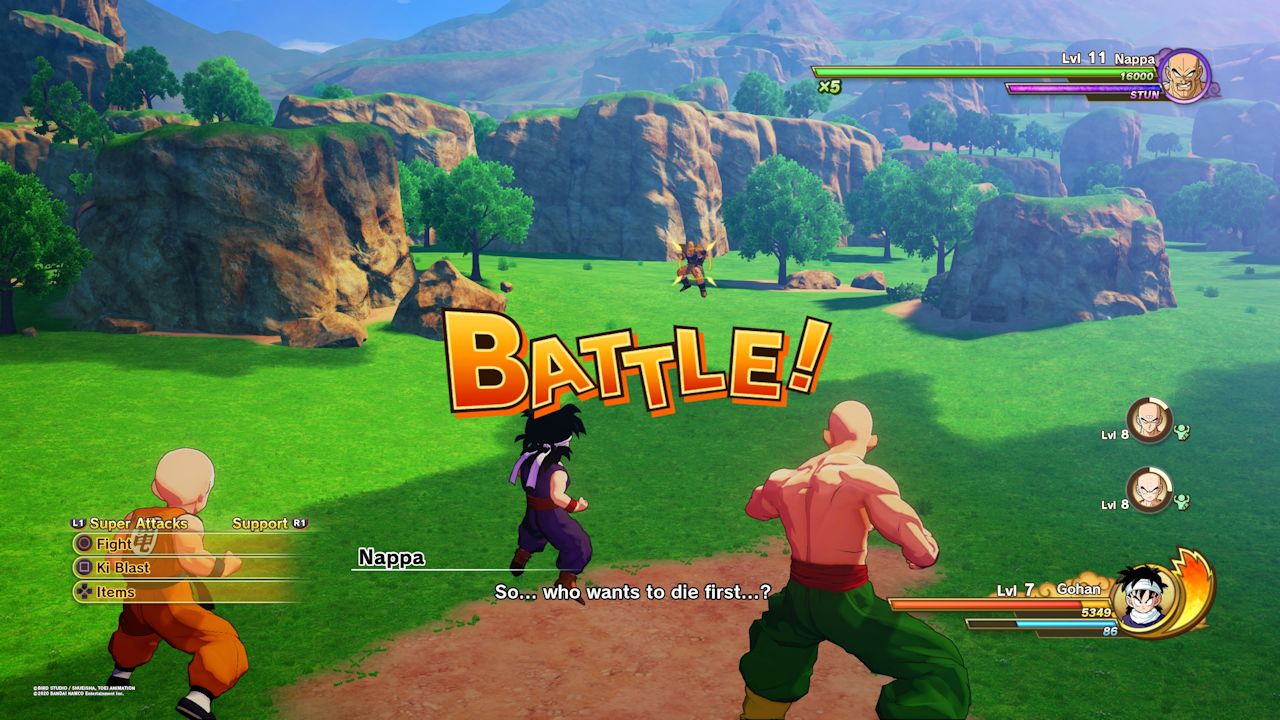The image size is (1280, 720).
Task: Click the square button icon next to Ki Blast
Action: coord(83,567)
